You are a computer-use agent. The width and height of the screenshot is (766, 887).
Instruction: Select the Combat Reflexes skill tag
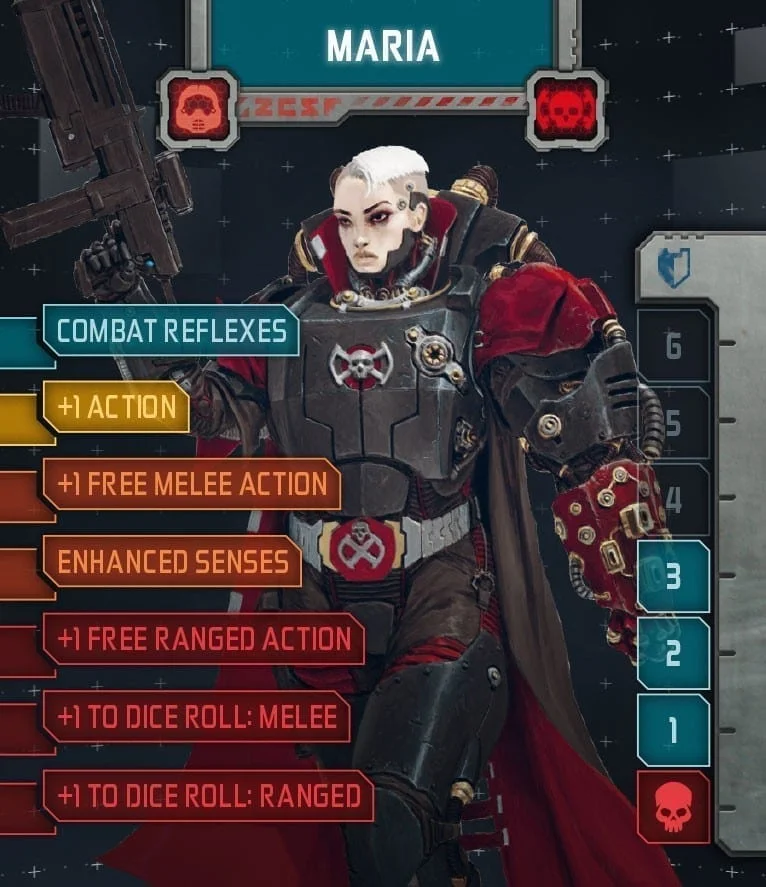170,331
